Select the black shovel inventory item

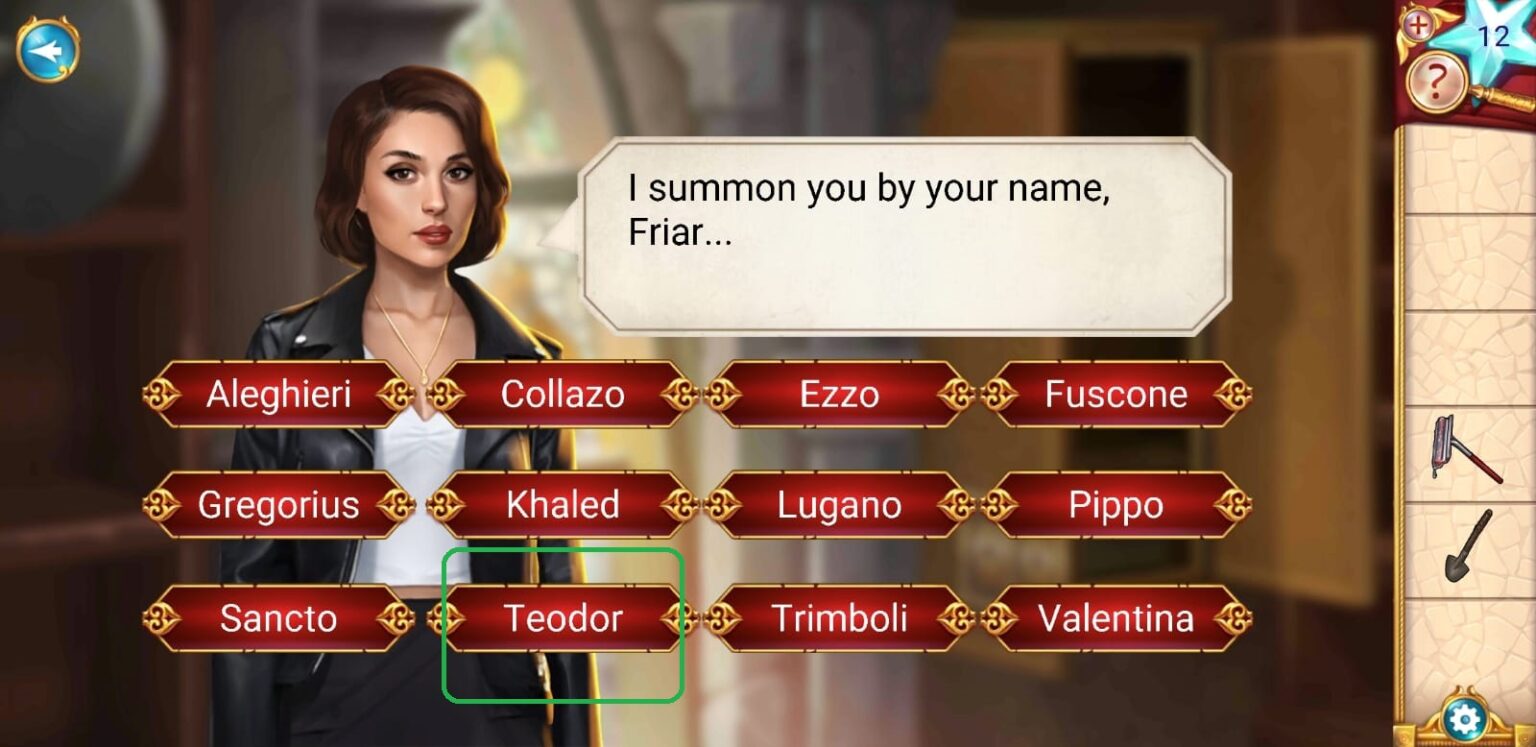click(1467, 546)
